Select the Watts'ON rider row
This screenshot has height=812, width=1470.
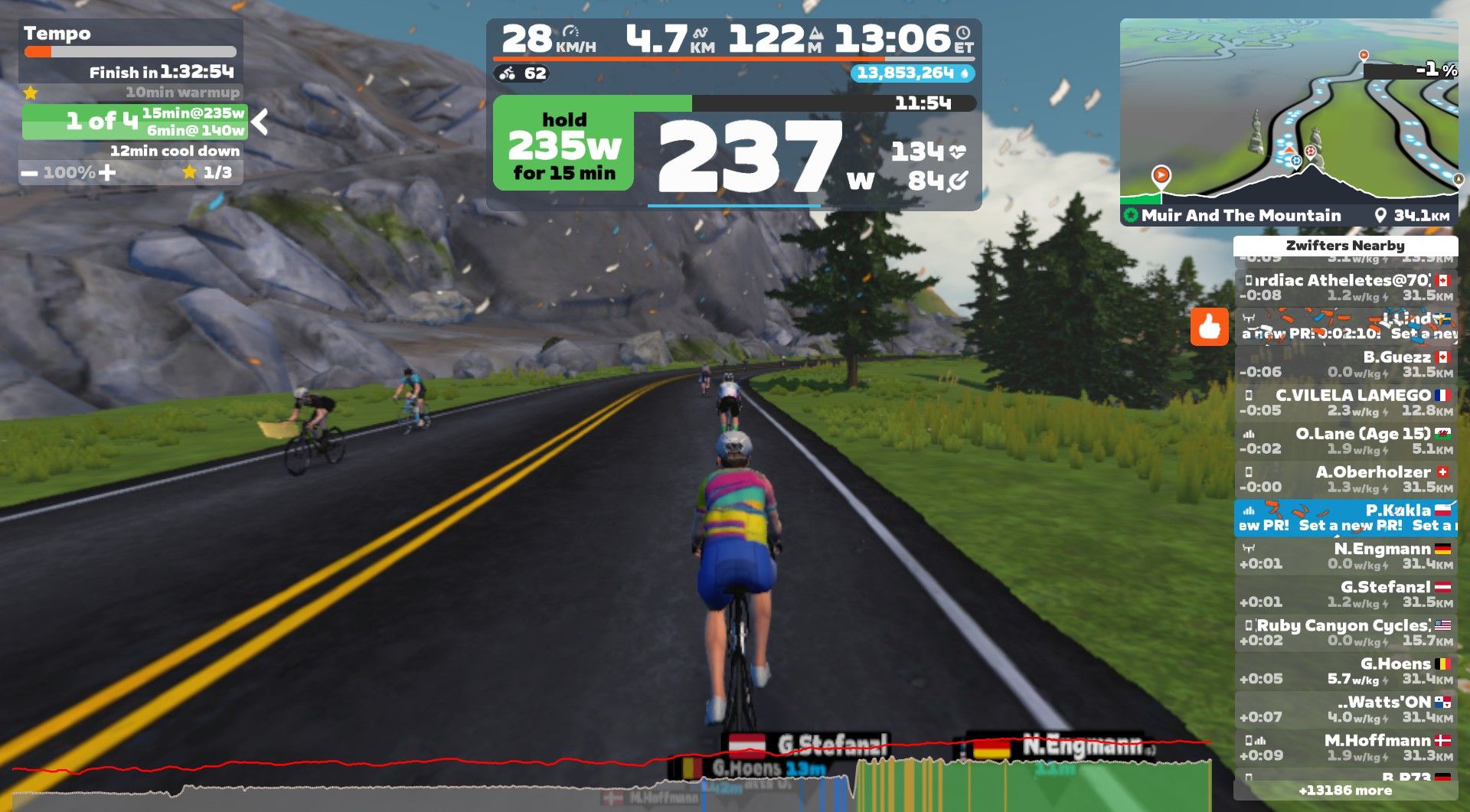[x=1345, y=709]
